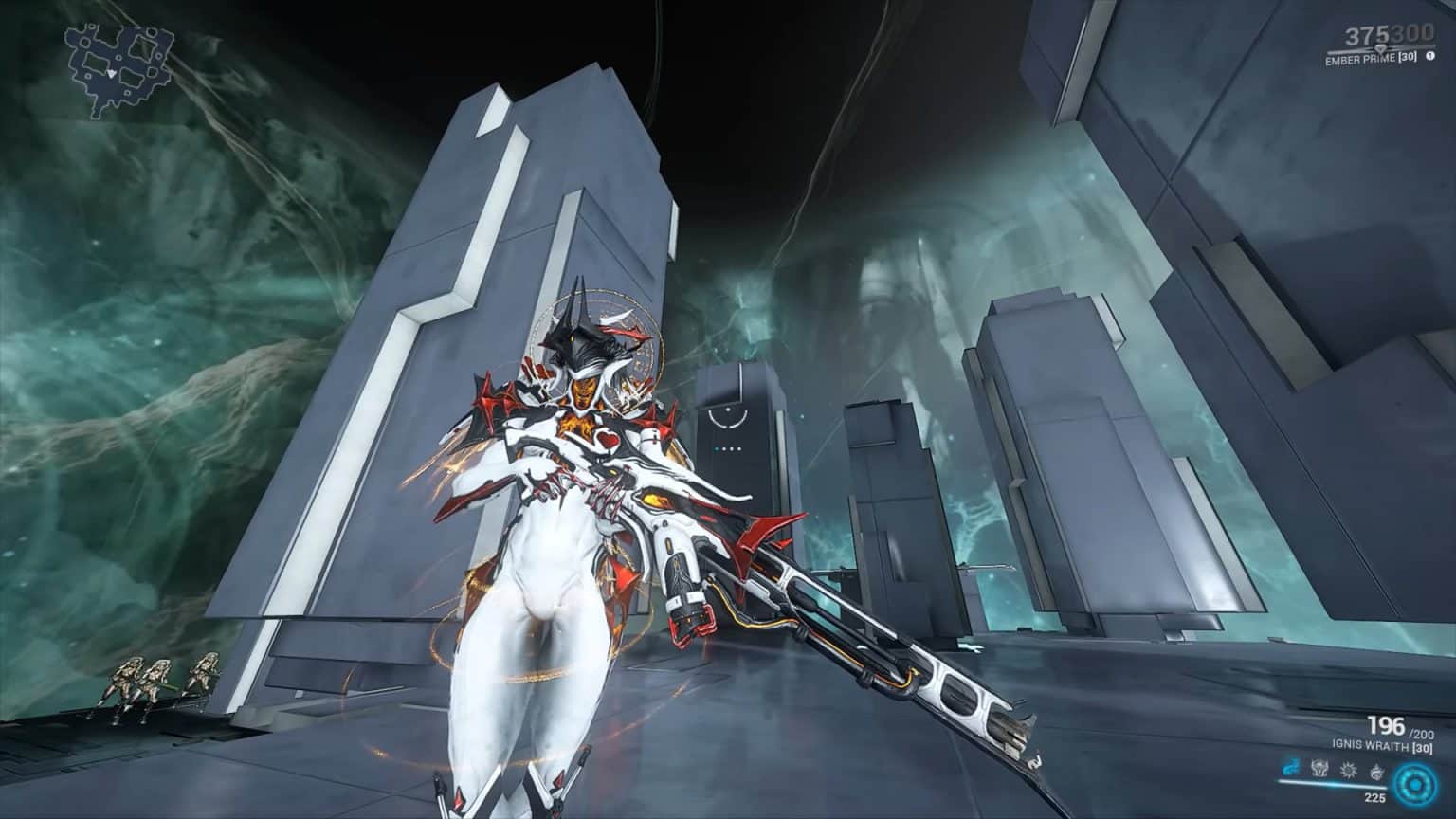
Task: Click the EMBER PRIME [30] rank label
Action: click(1371, 57)
